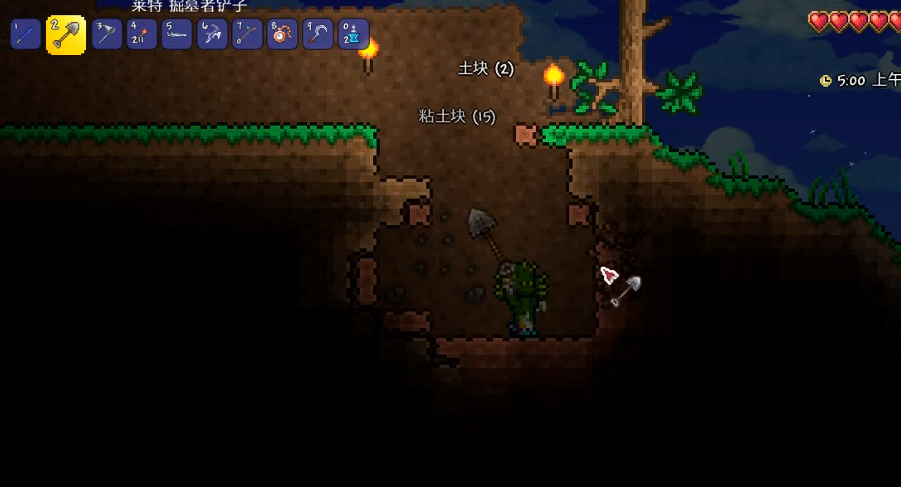The width and height of the screenshot is (901, 487).
Task: Choose the gravedigger's shovel hotbar slot
Action: [x=66, y=35]
